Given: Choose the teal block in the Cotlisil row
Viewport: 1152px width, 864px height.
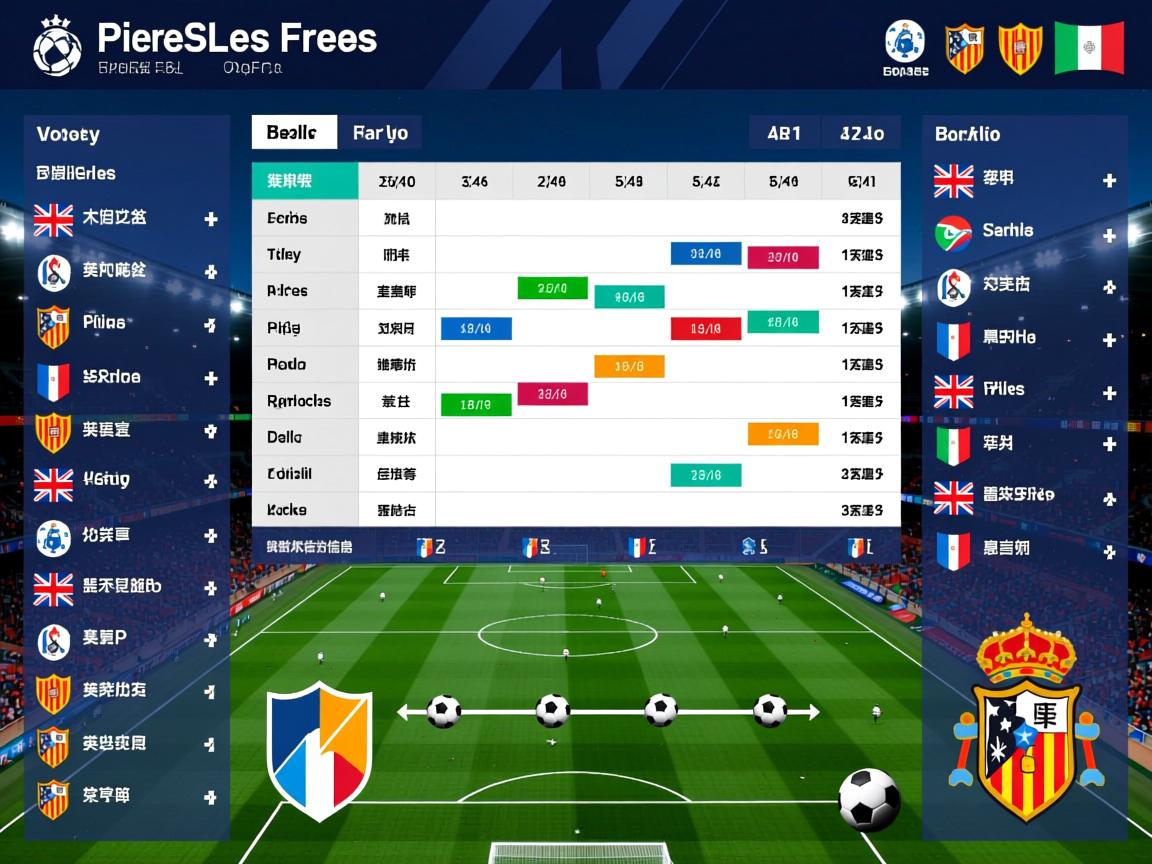Looking at the screenshot, I should pos(705,475).
